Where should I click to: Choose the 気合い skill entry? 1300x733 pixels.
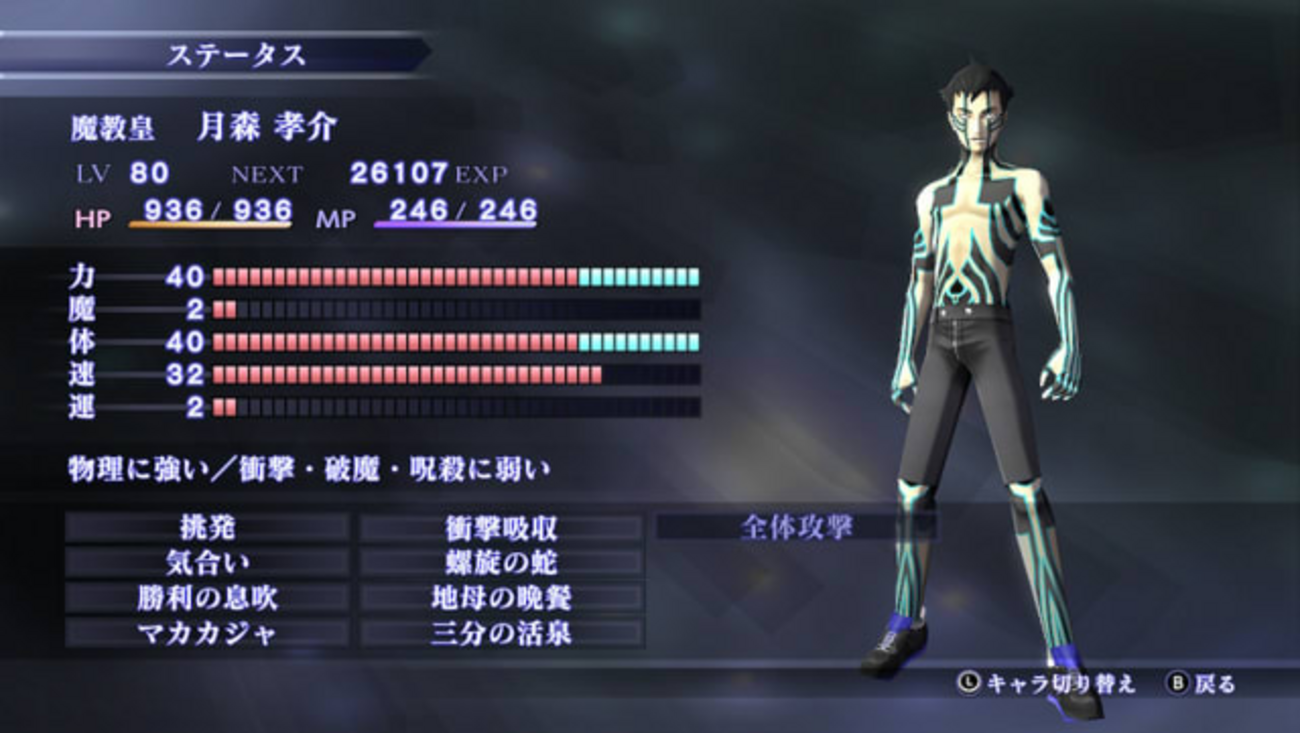[x=207, y=562]
